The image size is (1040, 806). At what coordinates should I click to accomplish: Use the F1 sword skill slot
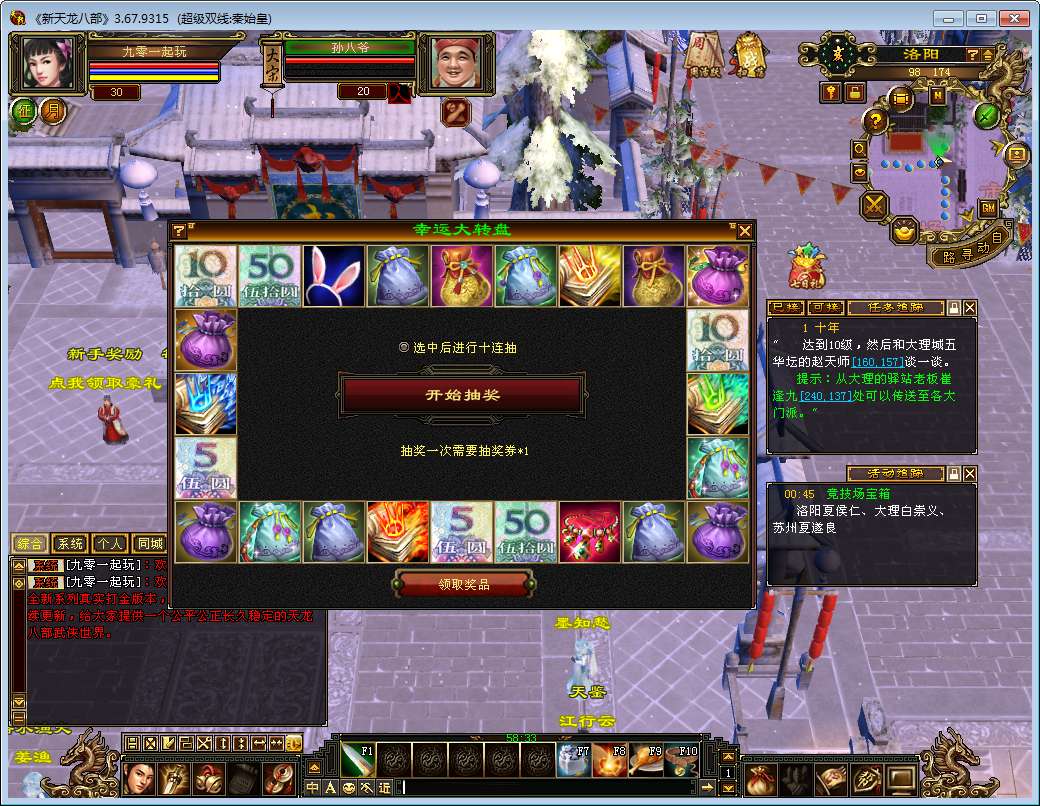point(357,760)
